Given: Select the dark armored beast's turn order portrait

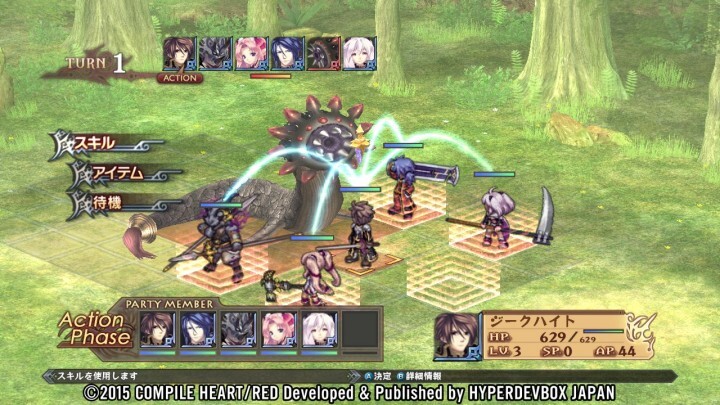Looking at the screenshot, I should pos(216,54).
